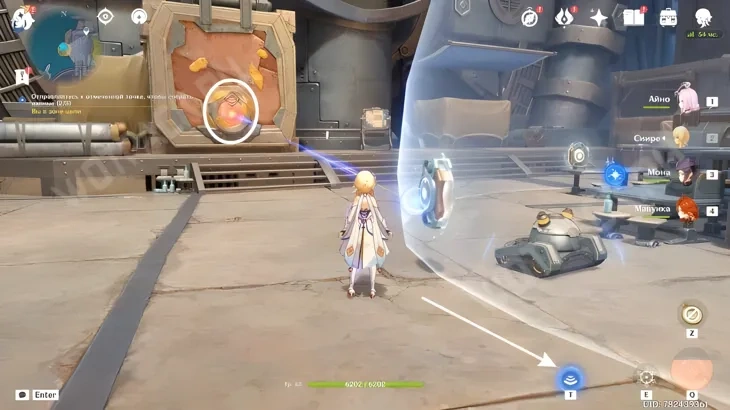Open the quest exclamation icon below the minimap
Viewport: 730px width, 410px height.
click(x=22, y=76)
